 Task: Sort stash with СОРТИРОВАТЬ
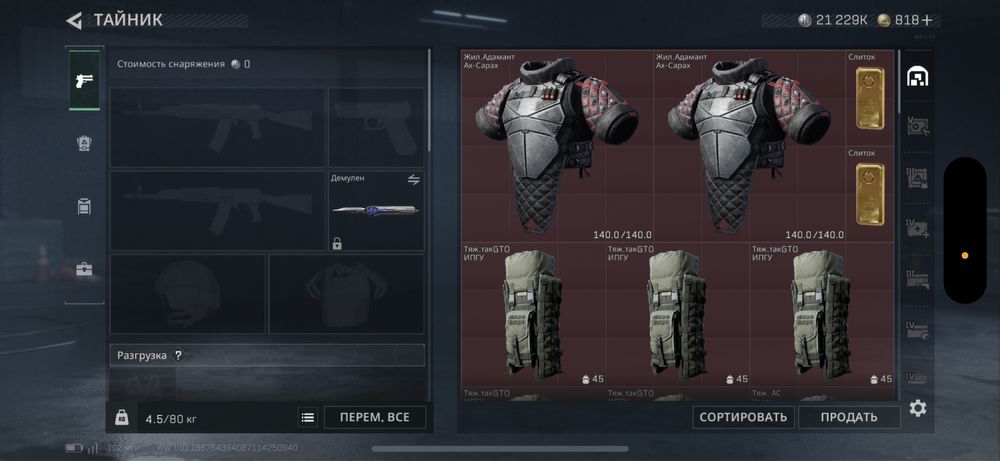[742, 417]
